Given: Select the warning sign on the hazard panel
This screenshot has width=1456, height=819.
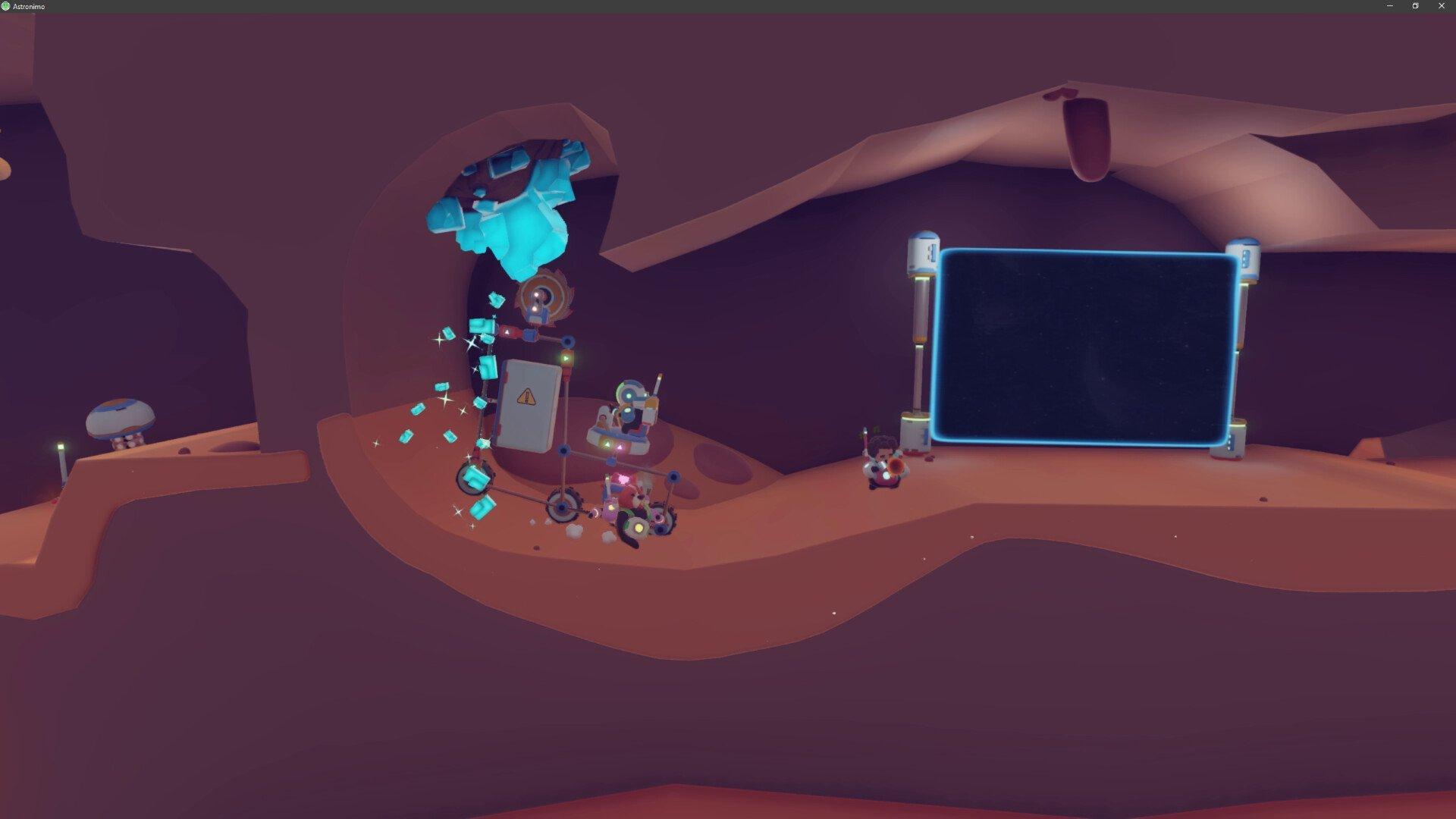Looking at the screenshot, I should click(x=526, y=396).
